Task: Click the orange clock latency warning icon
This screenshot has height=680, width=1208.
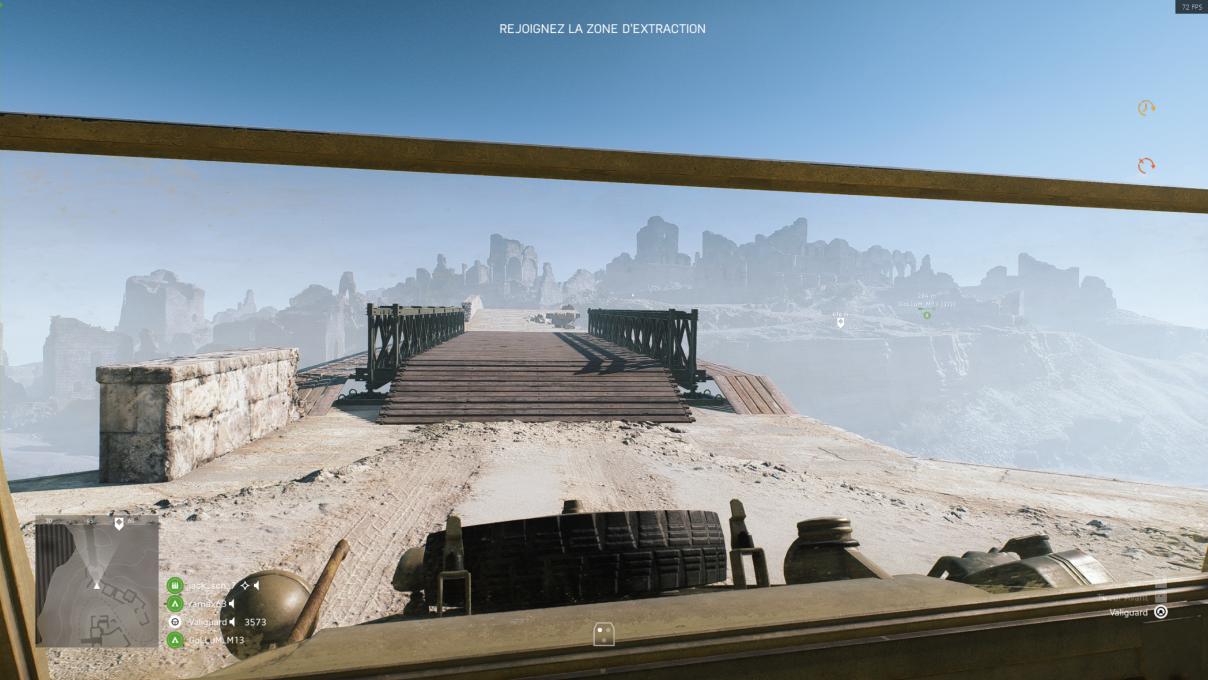Action: pyautogui.click(x=1146, y=108)
